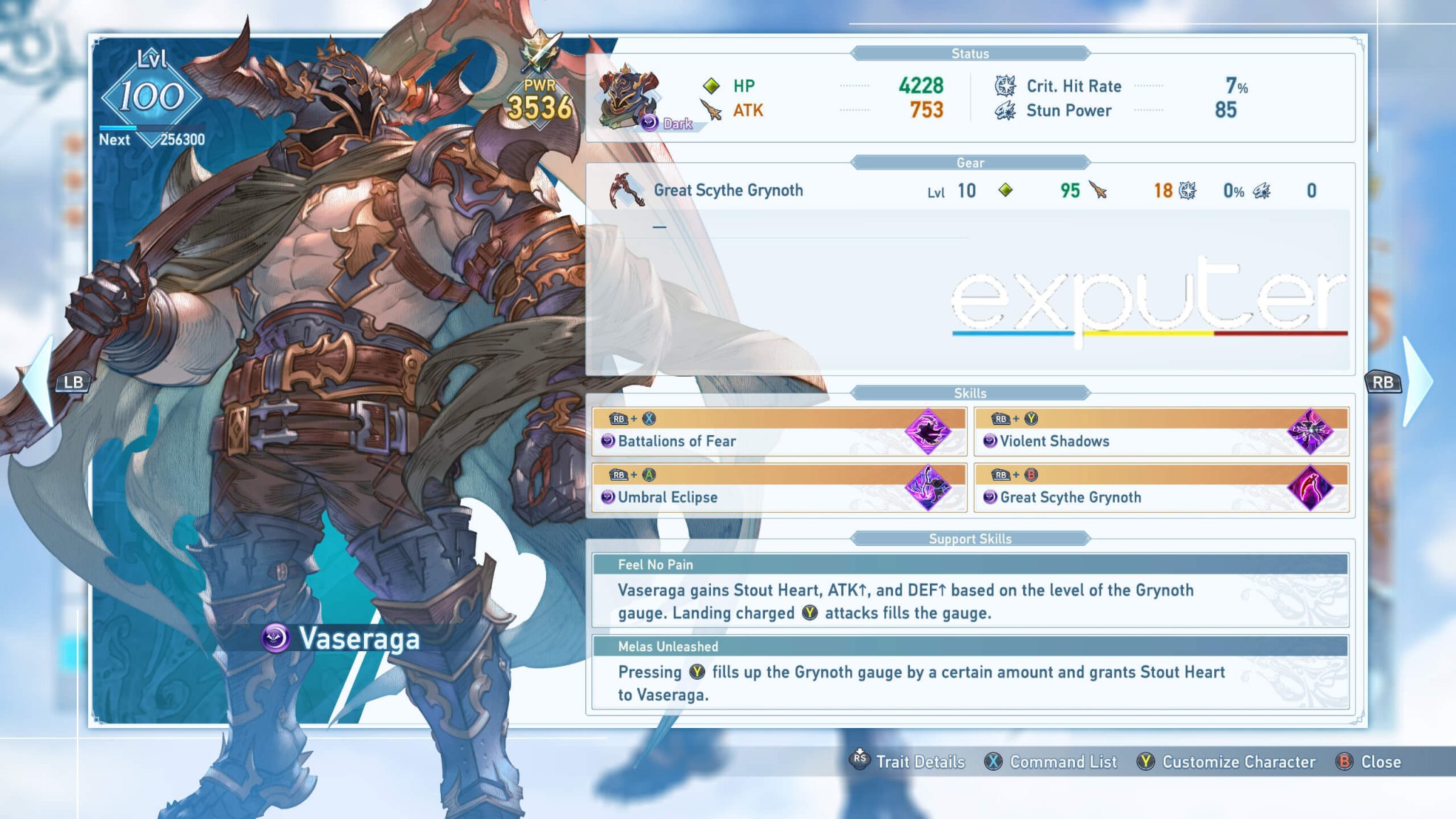The width and height of the screenshot is (1456, 819).
Task: Switch to the Skills section header
Action: click(x=971, y=392)
